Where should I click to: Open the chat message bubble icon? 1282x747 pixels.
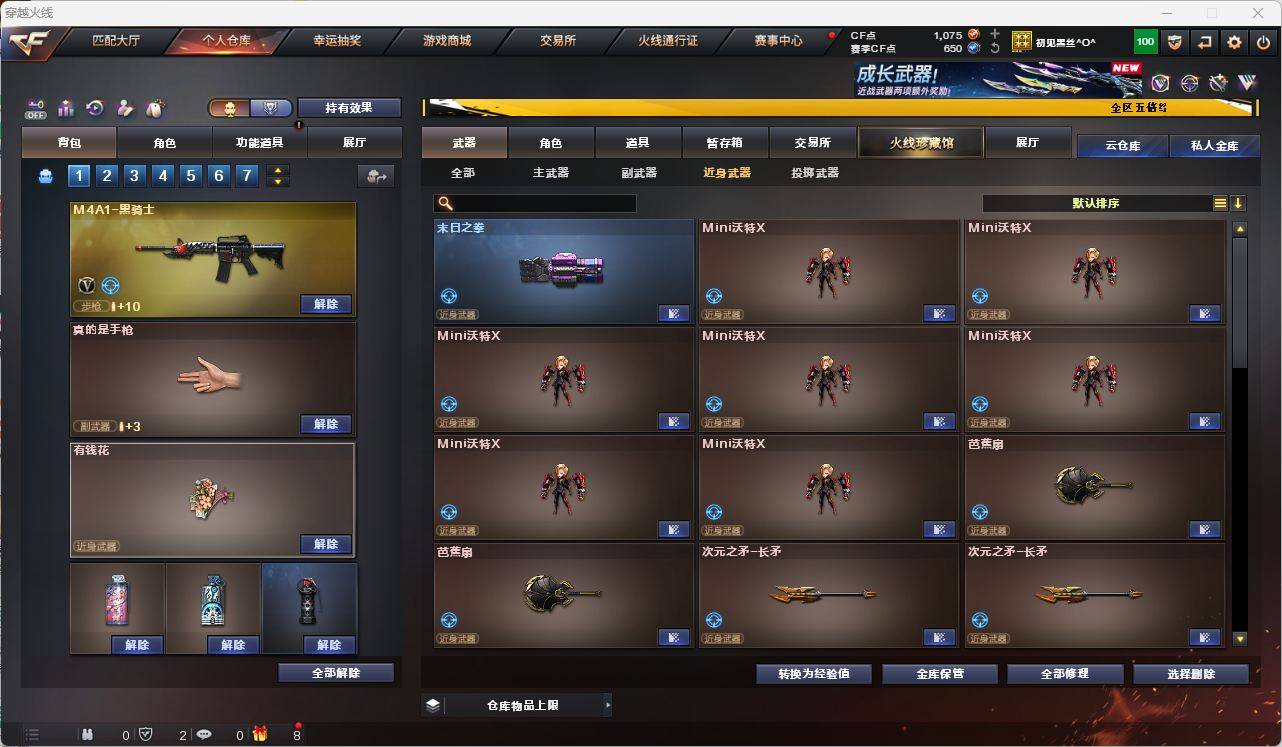coord(204,734)
